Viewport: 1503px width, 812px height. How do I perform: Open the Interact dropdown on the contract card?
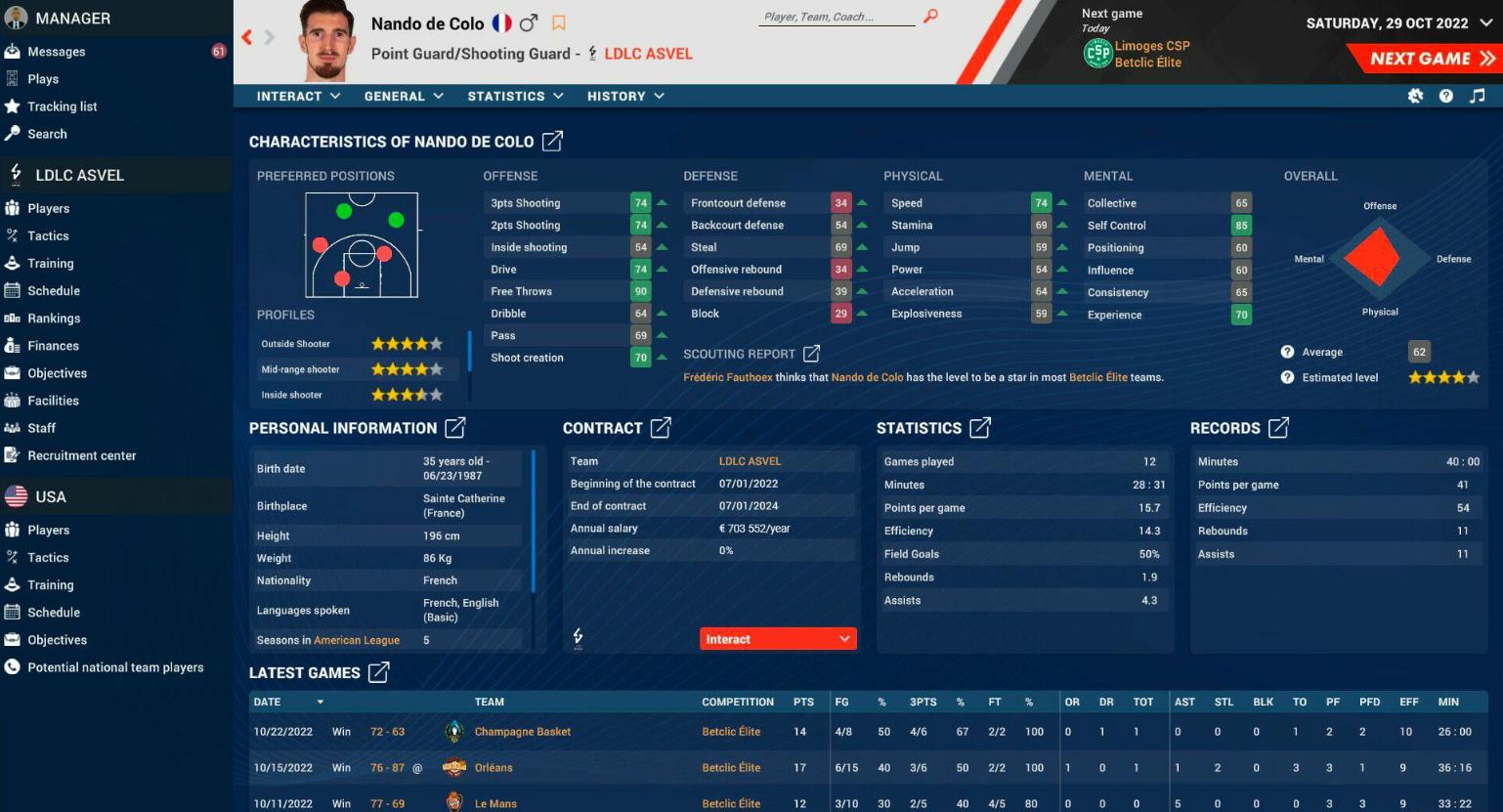pos(777,638)
